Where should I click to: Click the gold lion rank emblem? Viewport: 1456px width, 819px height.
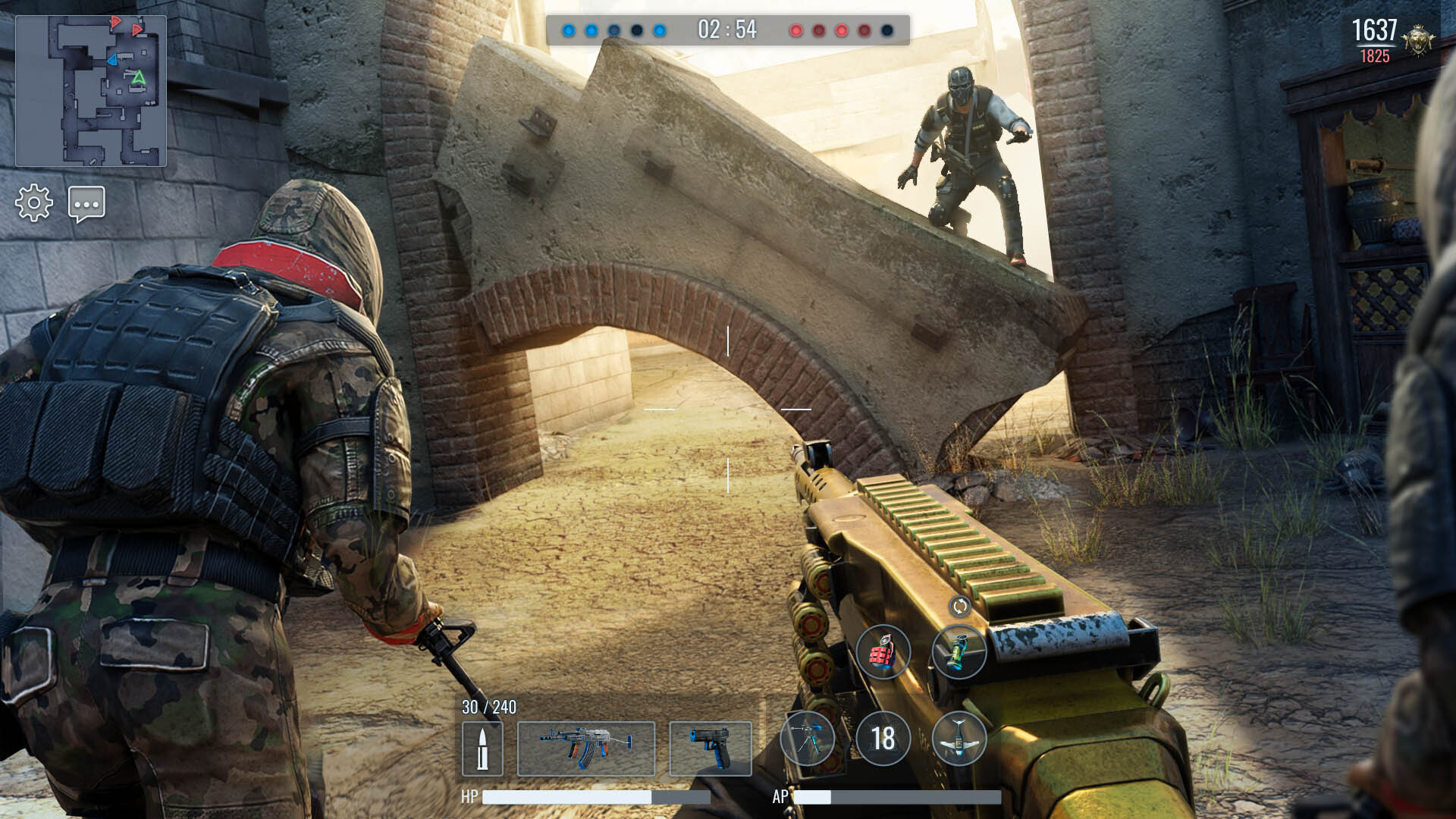(x=1418, y=39)
